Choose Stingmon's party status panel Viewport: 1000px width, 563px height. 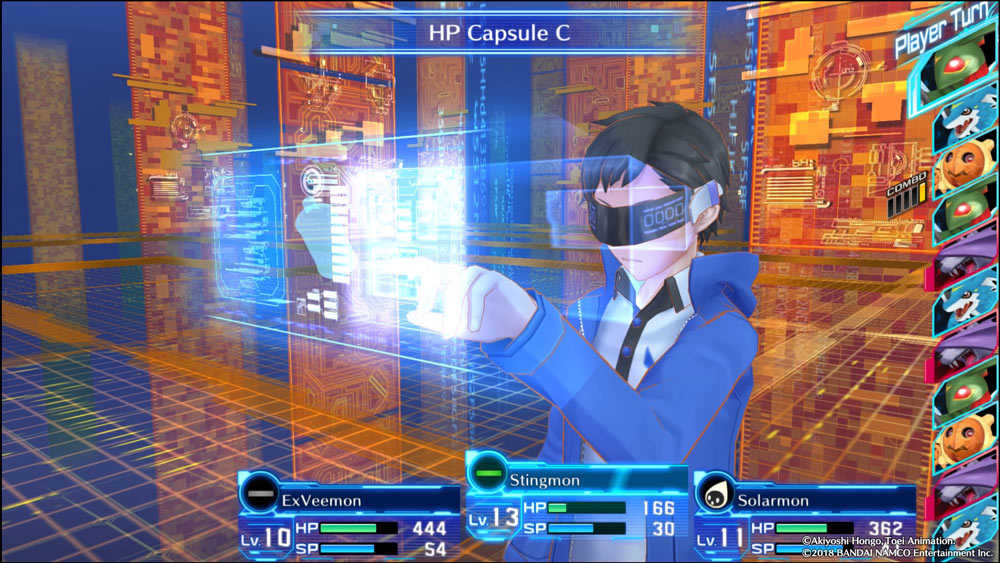point(577,503)
